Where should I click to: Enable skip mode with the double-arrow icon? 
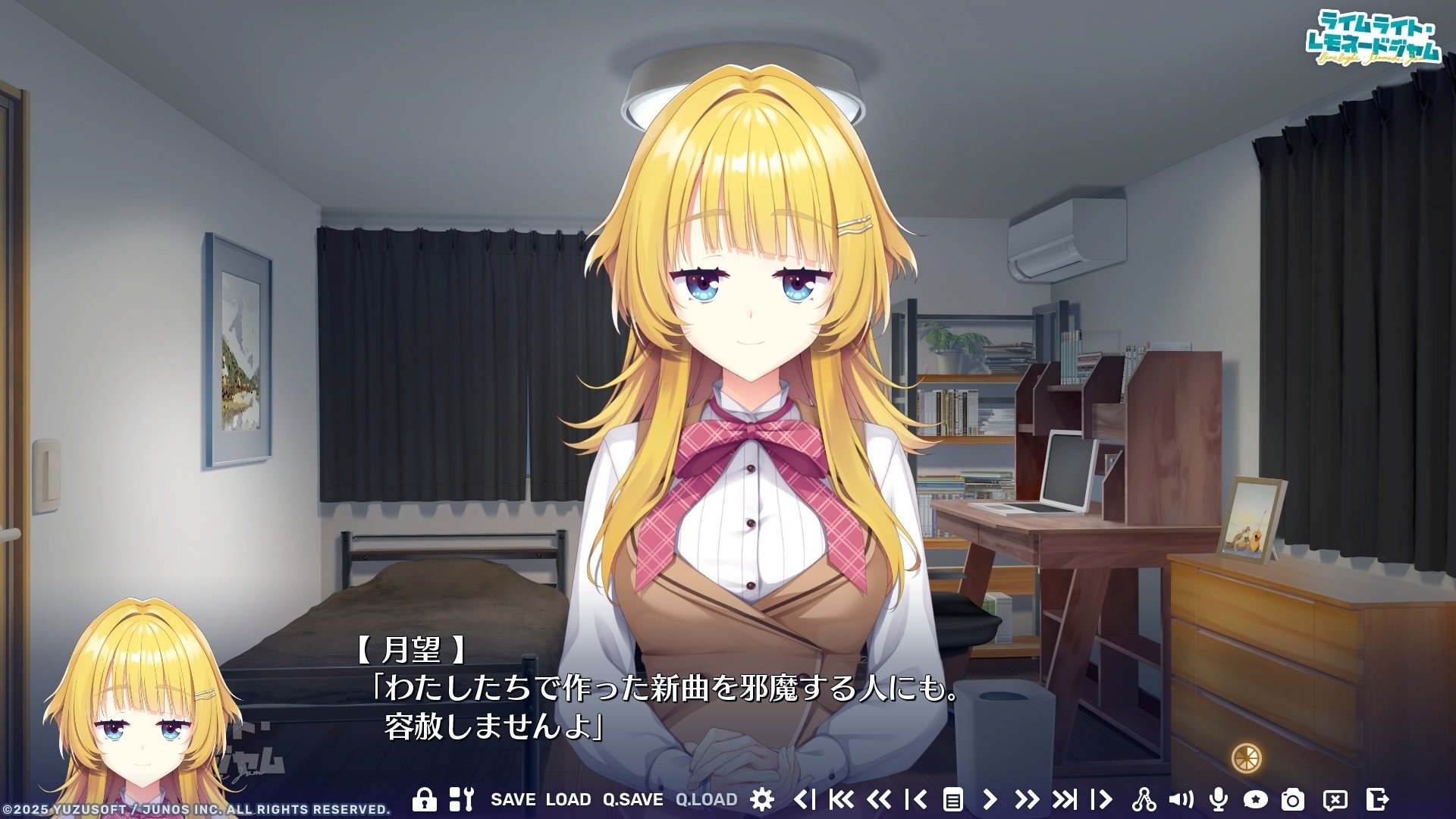[1026, 798]
